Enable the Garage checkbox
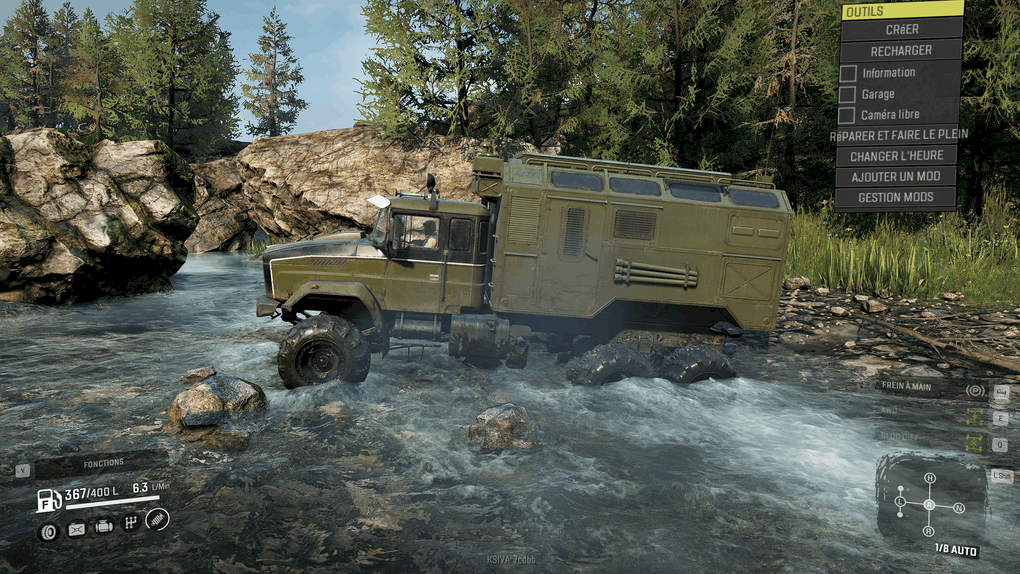 [848, 94]
